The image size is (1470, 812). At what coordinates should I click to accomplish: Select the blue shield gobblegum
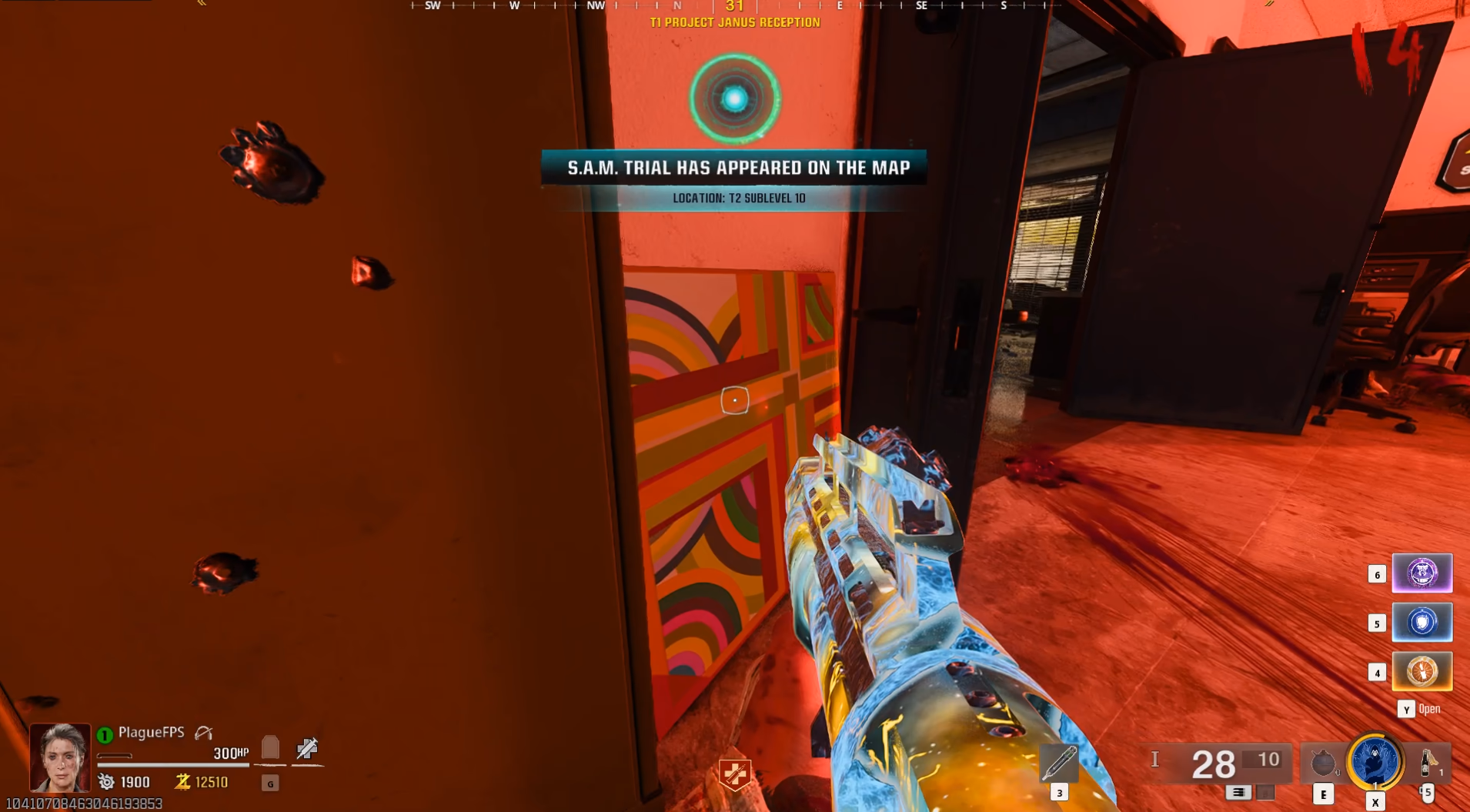(1422, 623)
